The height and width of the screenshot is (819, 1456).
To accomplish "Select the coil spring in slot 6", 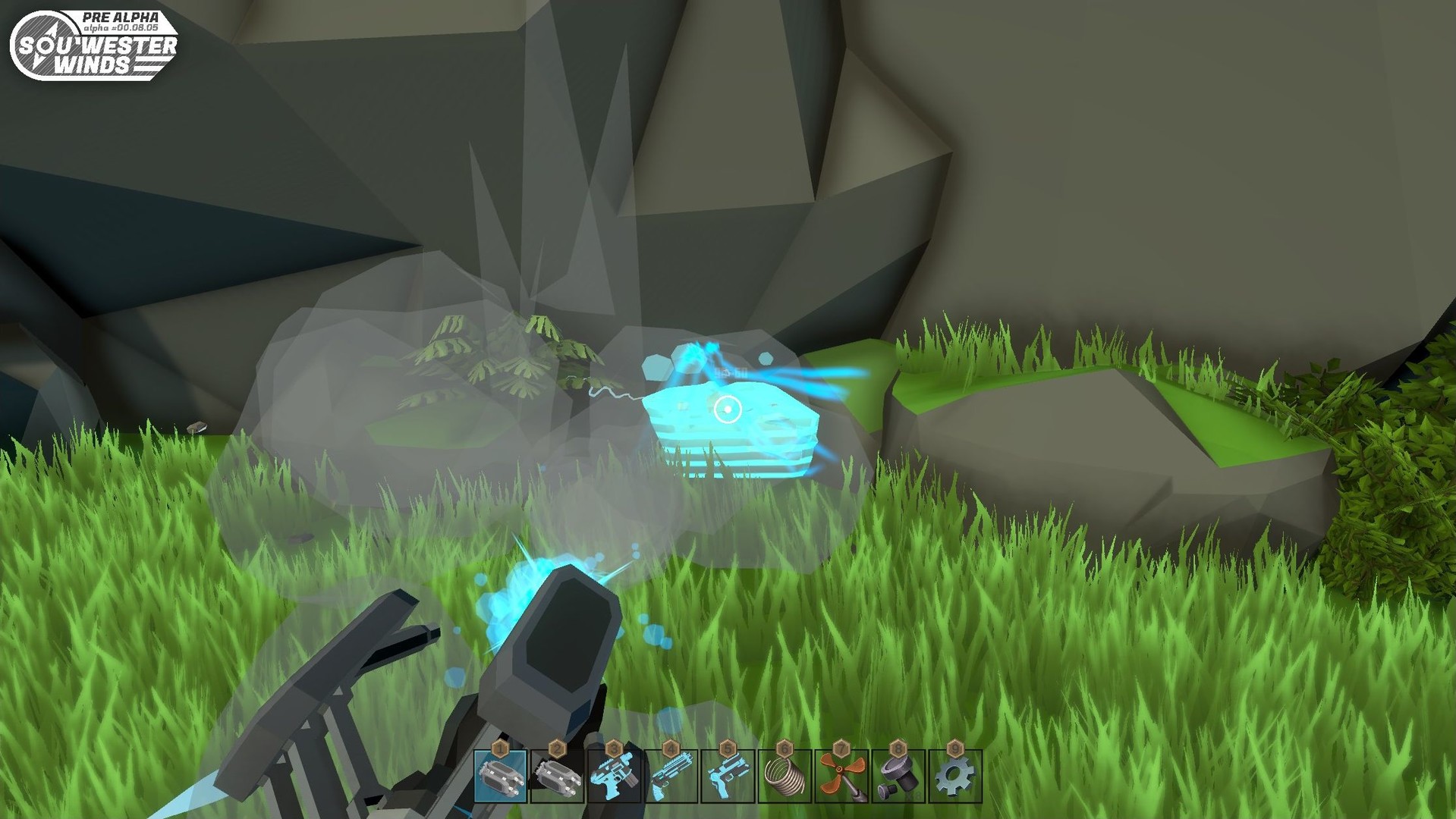I will click(x=785, y=777).
